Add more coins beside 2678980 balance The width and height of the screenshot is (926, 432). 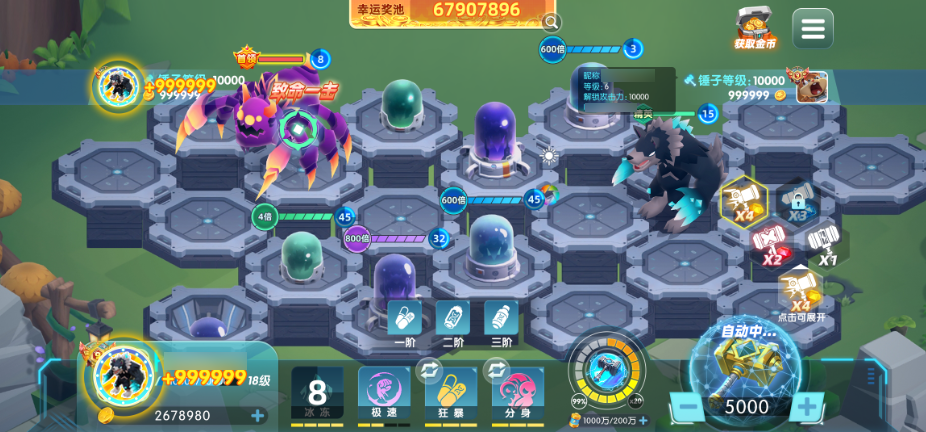point(258,416)
